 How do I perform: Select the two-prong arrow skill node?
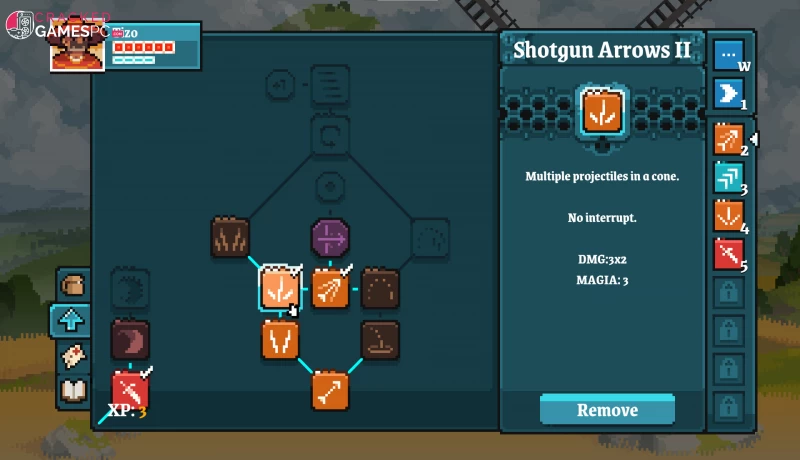(x=280, y=340)
